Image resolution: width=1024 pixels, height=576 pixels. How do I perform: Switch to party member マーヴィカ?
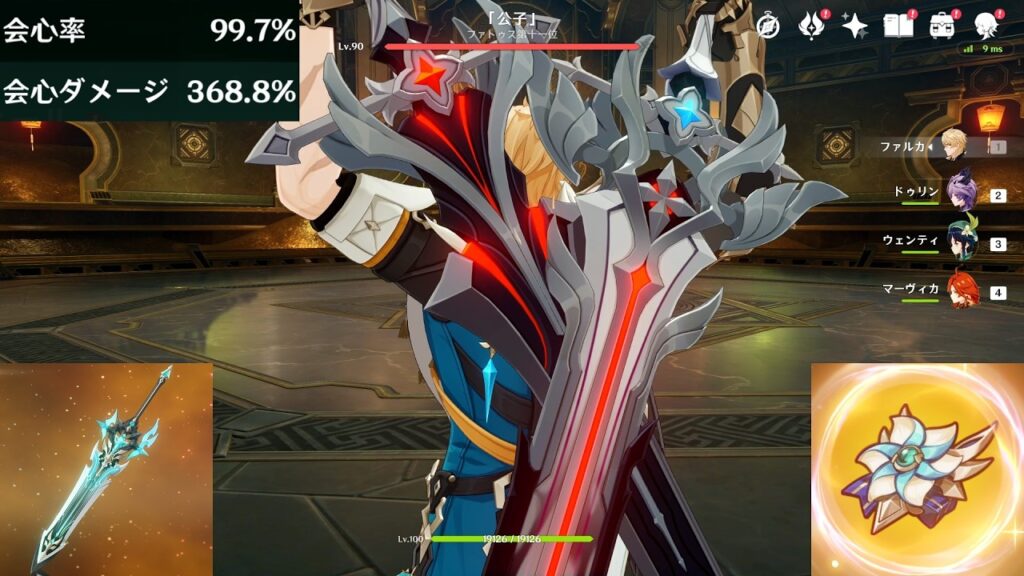pos(960,290)
